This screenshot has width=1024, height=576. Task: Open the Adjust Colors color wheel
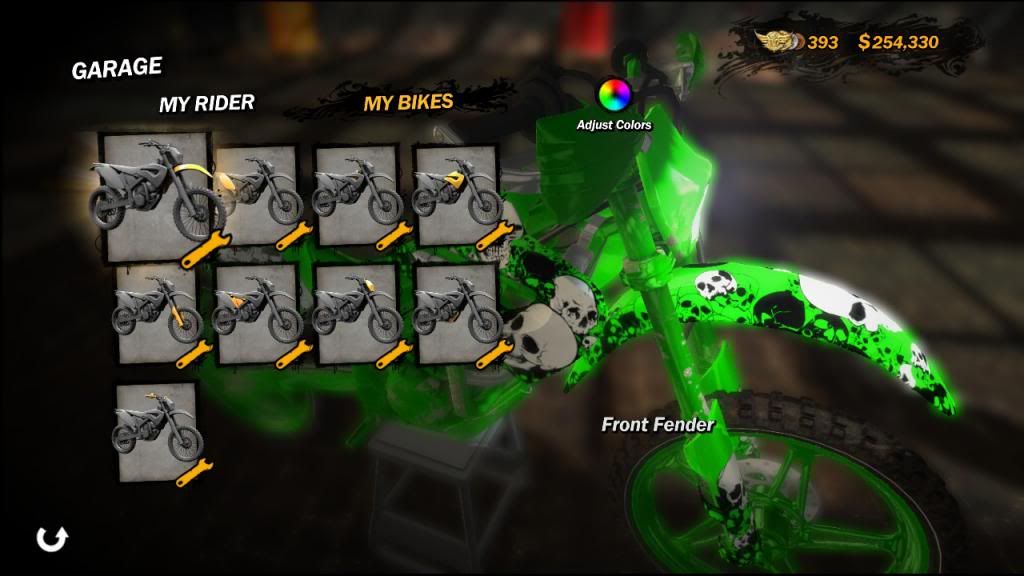point(614,95)
